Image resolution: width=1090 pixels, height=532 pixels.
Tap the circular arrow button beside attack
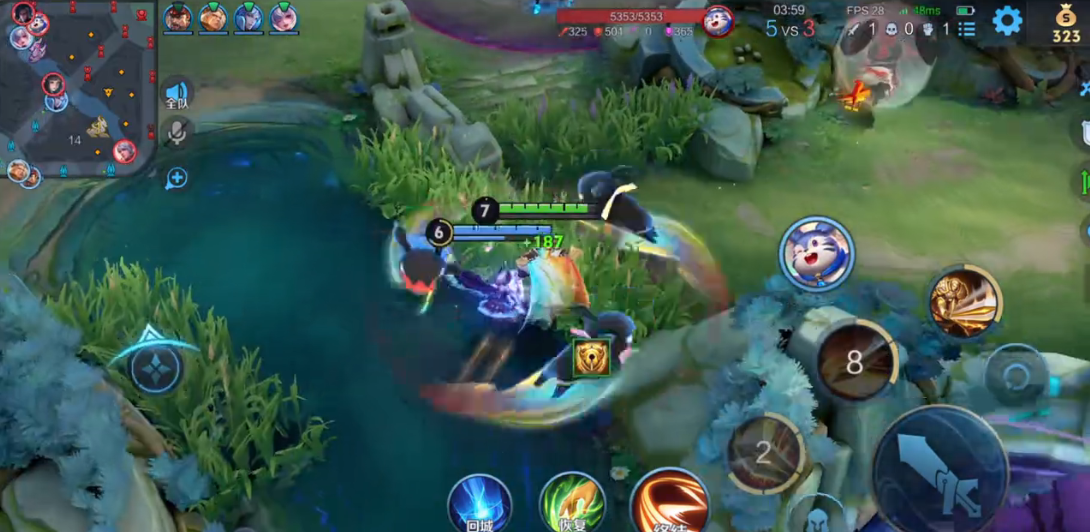(1015, 375)
